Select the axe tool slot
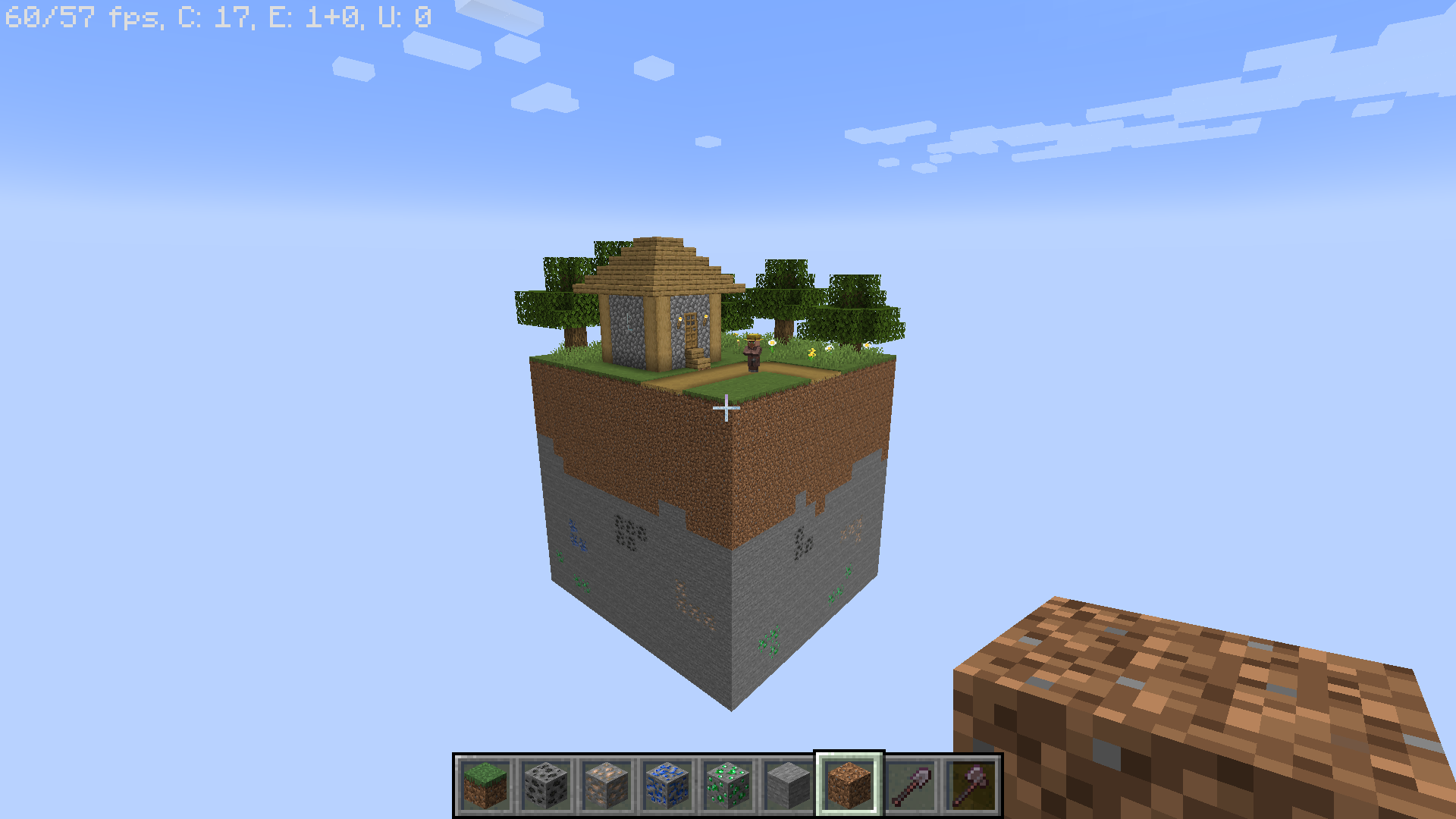The image size is (1456, 819). [970, 785]
